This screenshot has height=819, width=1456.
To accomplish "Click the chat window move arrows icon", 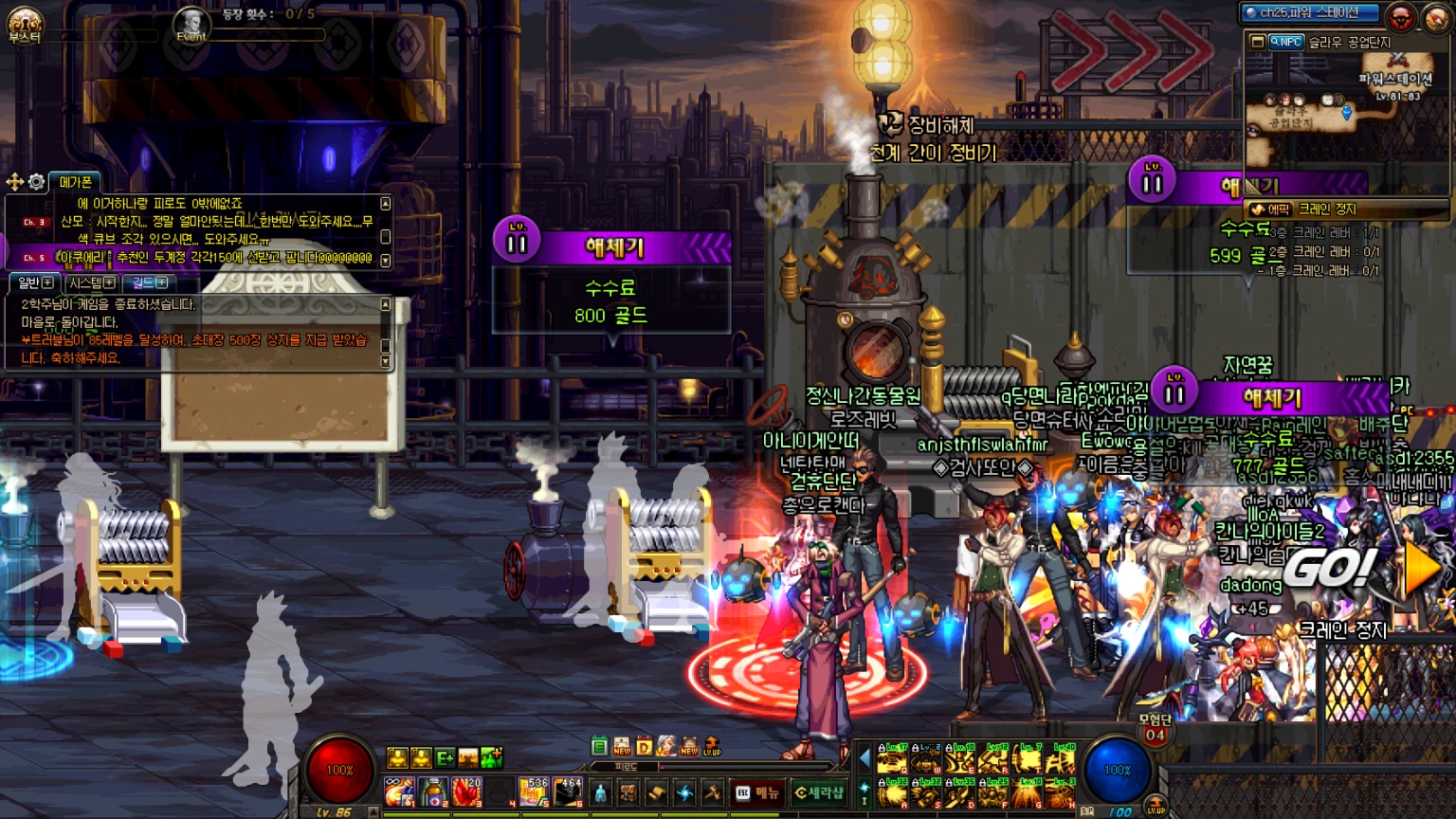I will (x=15, y=181).
